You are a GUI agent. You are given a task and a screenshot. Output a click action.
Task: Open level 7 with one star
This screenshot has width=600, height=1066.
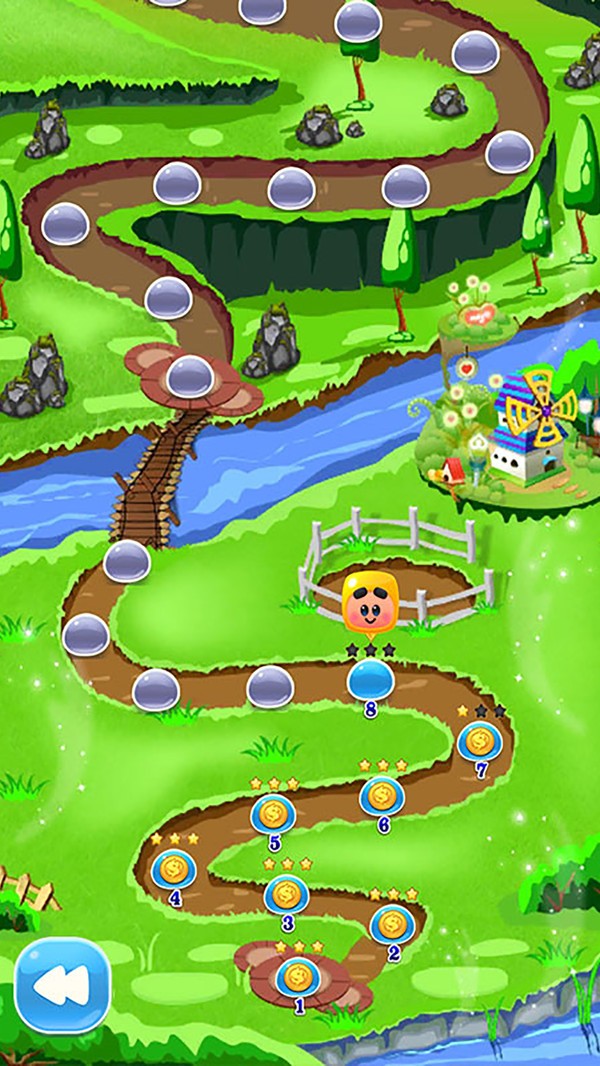click(479, 741)
